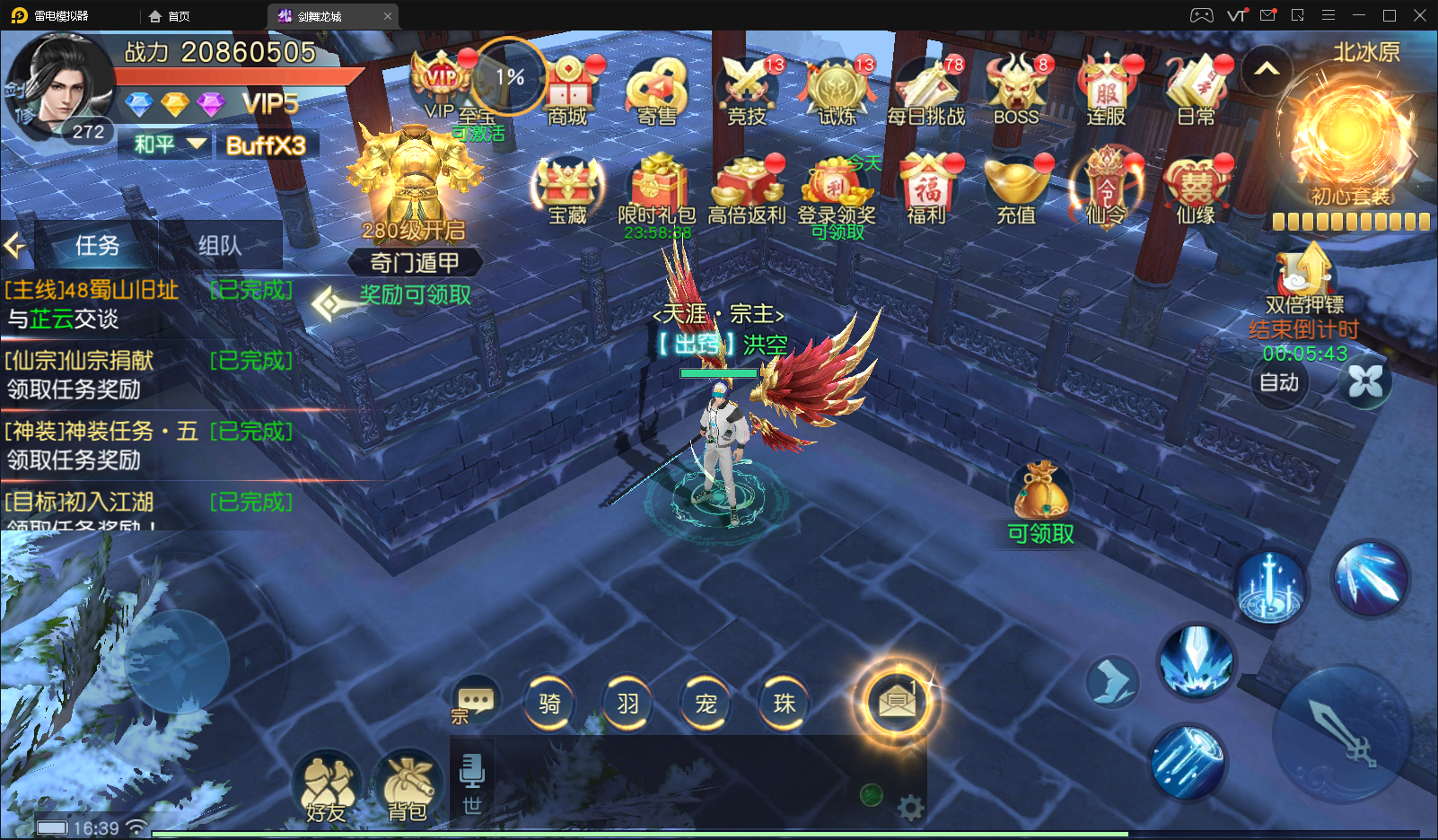This screenshot has width=1438, height=840.
Task: Open the 背包 backpack
Action: coord(408,787)
